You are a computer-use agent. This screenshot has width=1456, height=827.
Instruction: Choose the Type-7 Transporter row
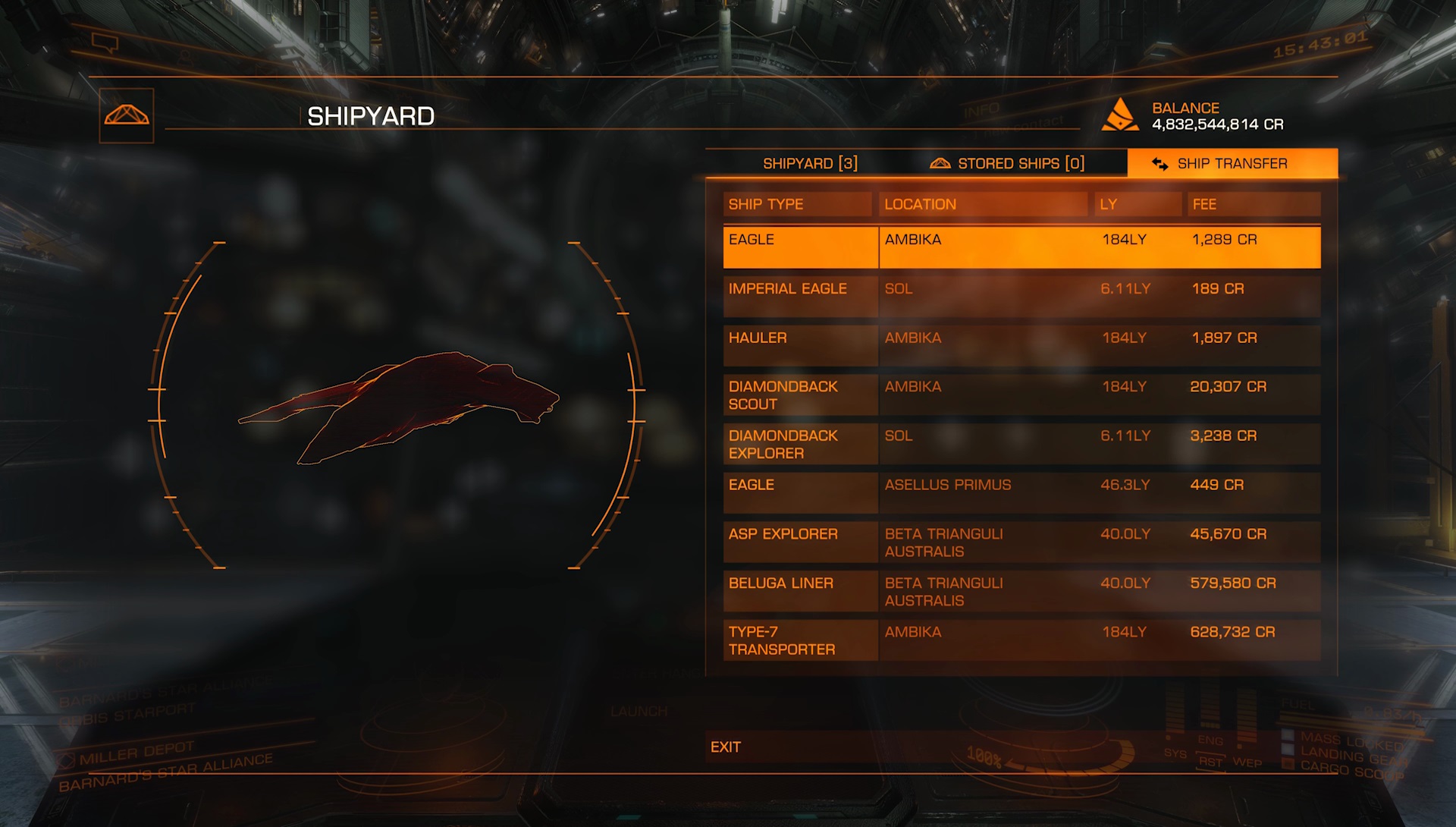(1021, 640)
